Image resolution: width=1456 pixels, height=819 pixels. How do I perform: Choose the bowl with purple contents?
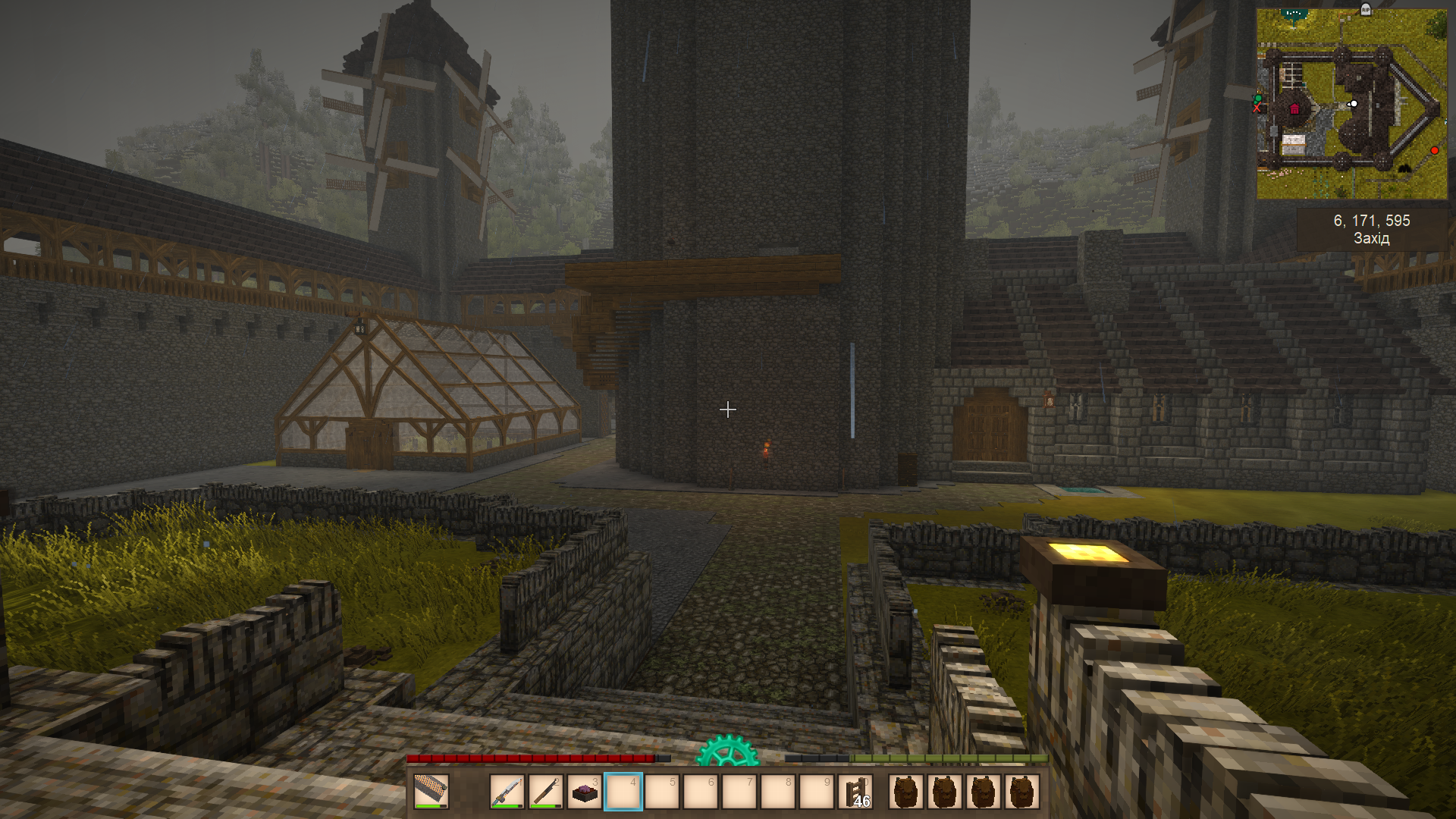[585, 793]
